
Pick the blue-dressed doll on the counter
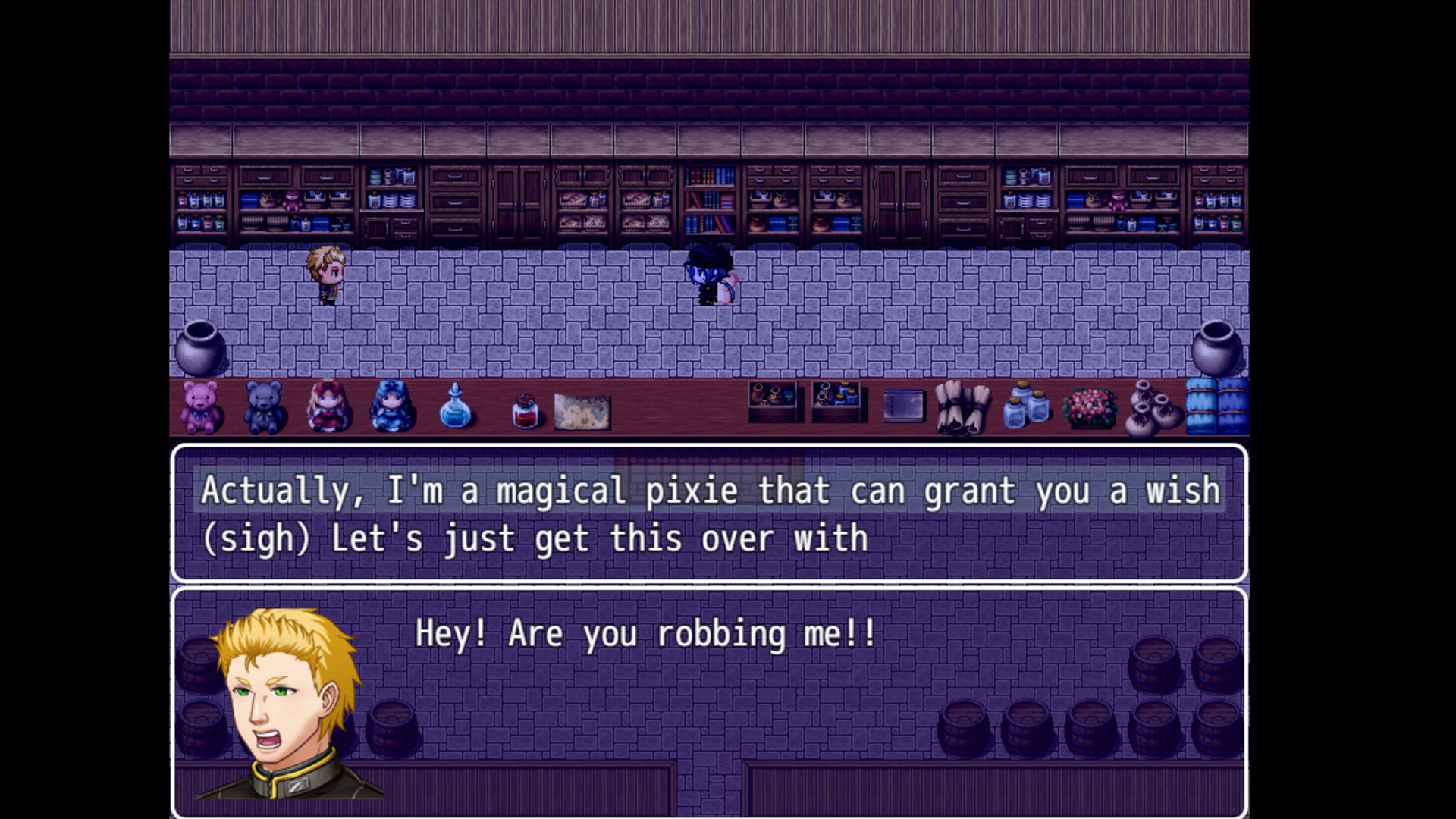(391, 408)
